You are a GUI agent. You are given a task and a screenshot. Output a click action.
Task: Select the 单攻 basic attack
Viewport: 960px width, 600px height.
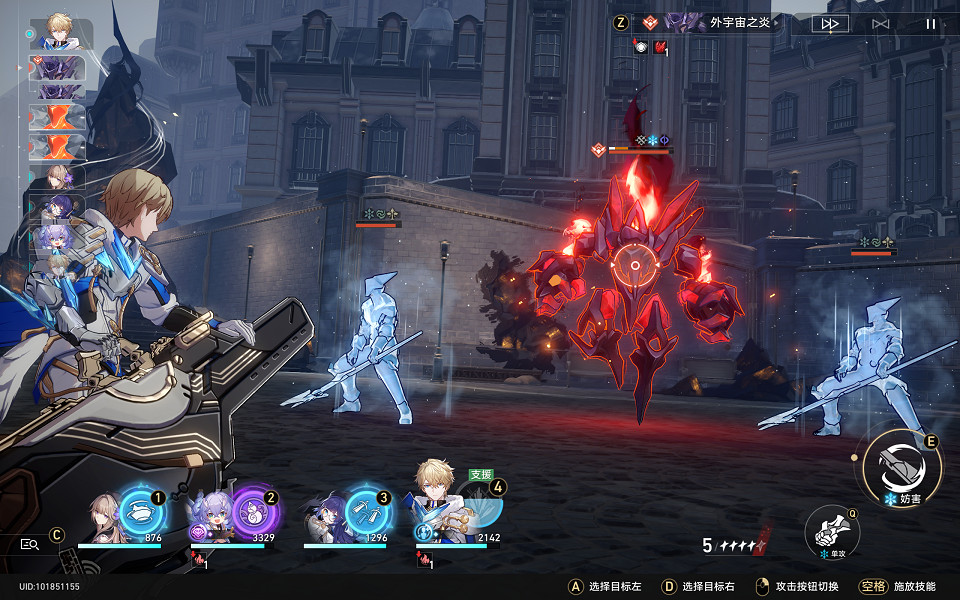832,531
